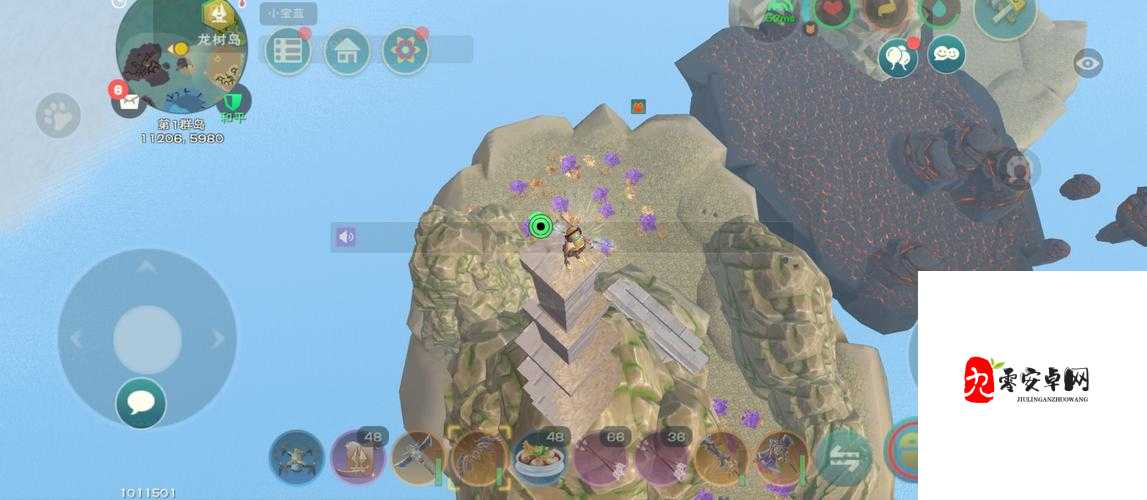Select the highlighted hotbar slot with brackets
Viewport: 1147px width, 500px height.
pos(478,458)
